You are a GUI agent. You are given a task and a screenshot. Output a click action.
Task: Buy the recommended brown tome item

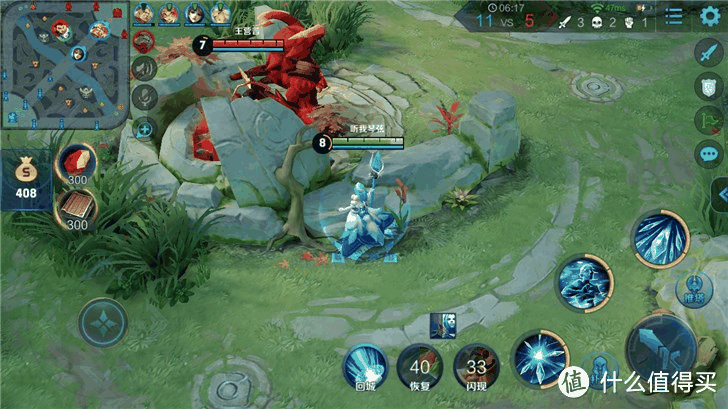click(x=76, y=209)
